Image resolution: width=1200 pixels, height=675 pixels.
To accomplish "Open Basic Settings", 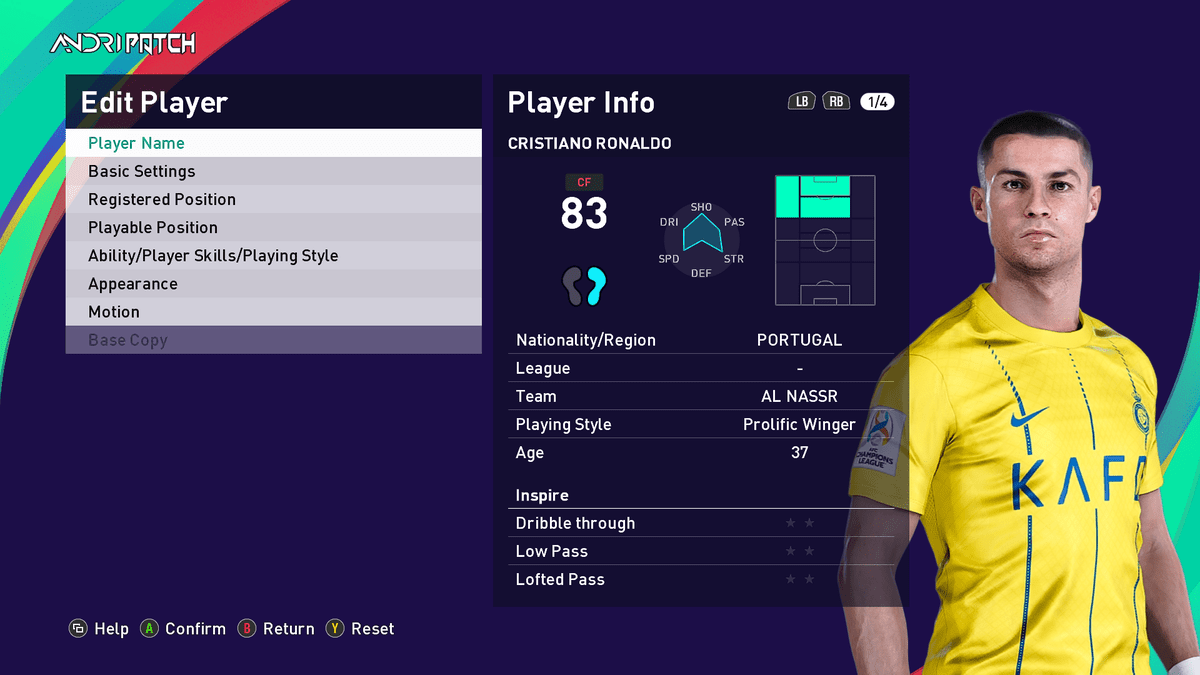I will tap(273, 171).
